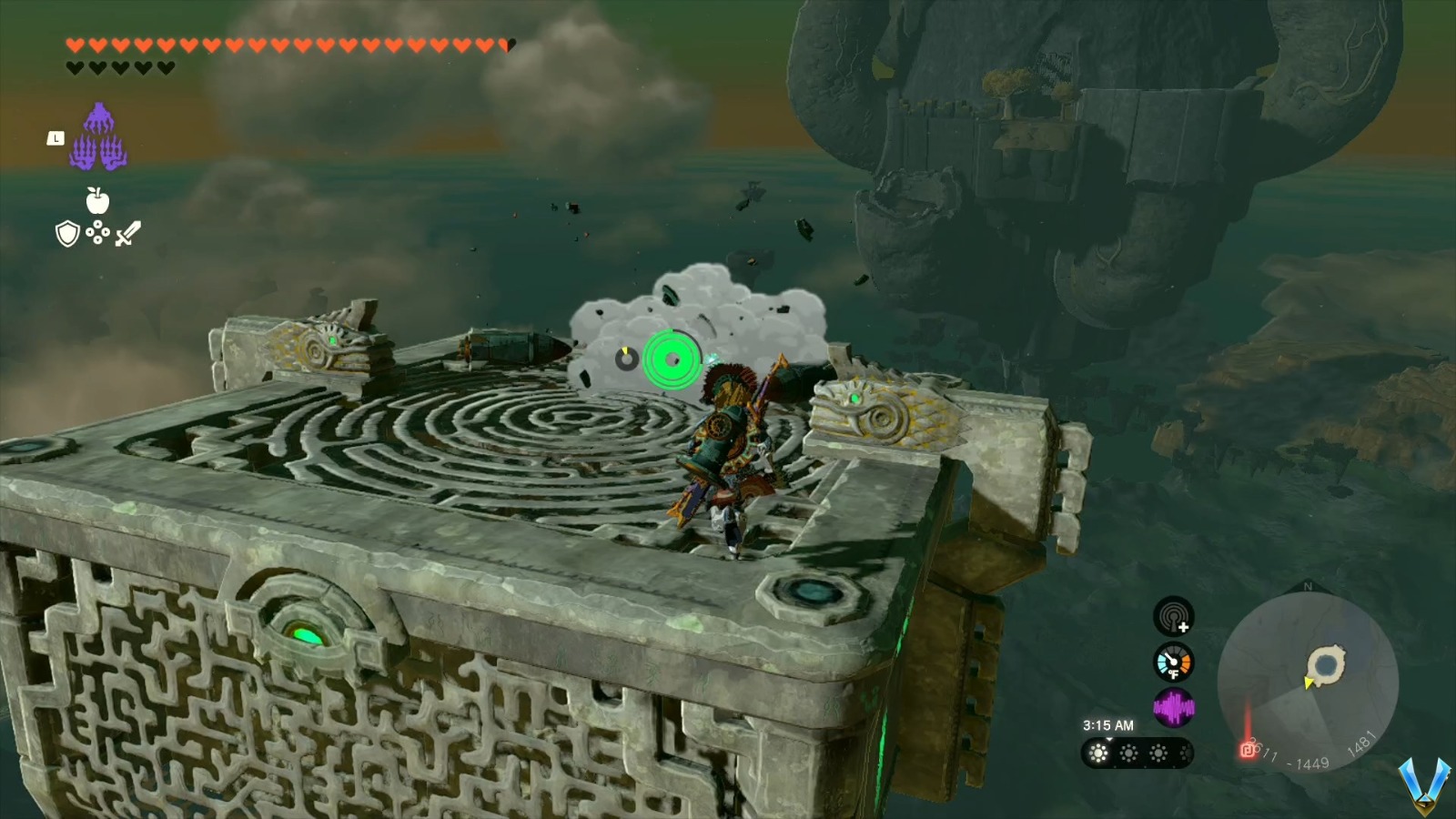Screen dimensions: 1456x819
Task: Click the yellow player arrow on the minimap
Action: pyautogui.click(x=1309, y=682)
